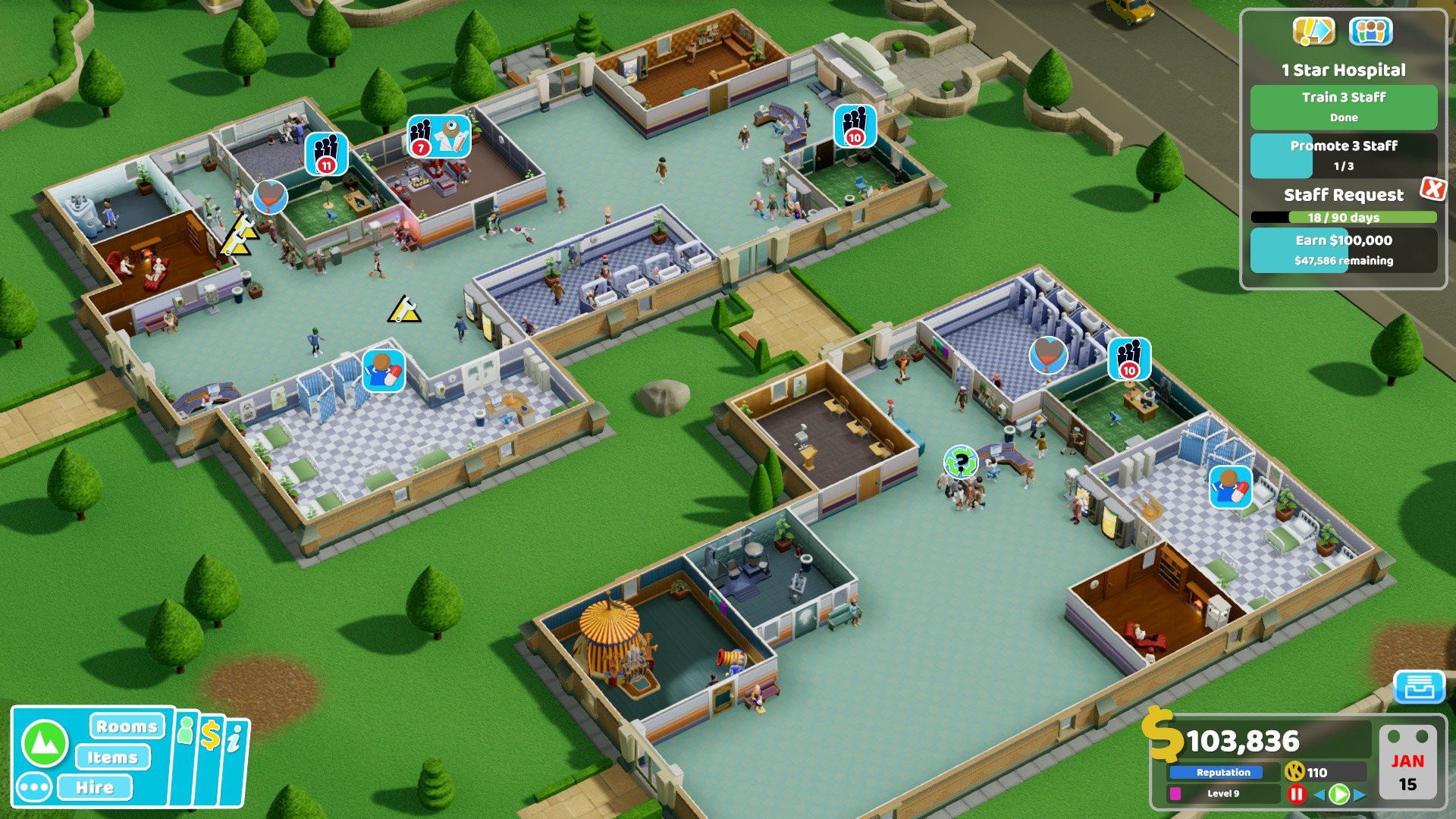Open the three-people group icon
This screenshot has height=819, width=1456.
tap(1370, 31)
